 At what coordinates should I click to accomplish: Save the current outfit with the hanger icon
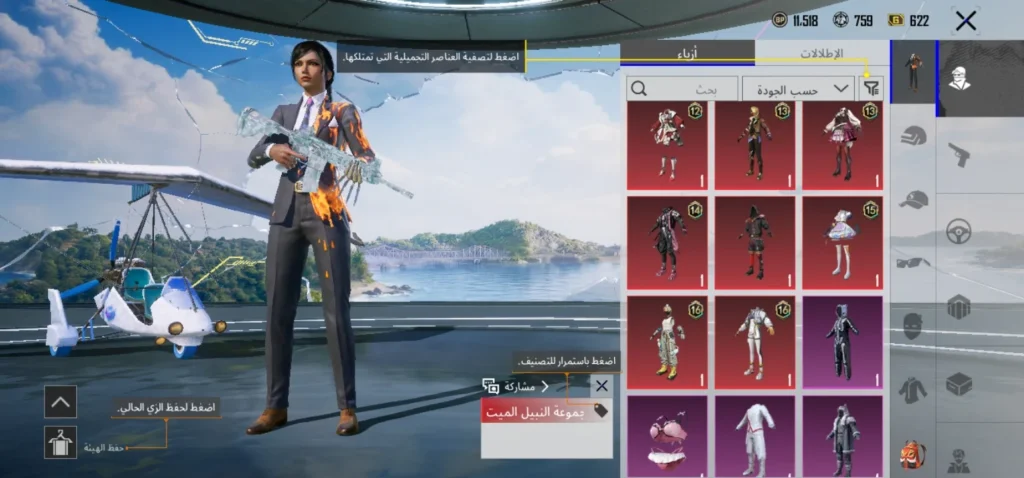point(60,442)
